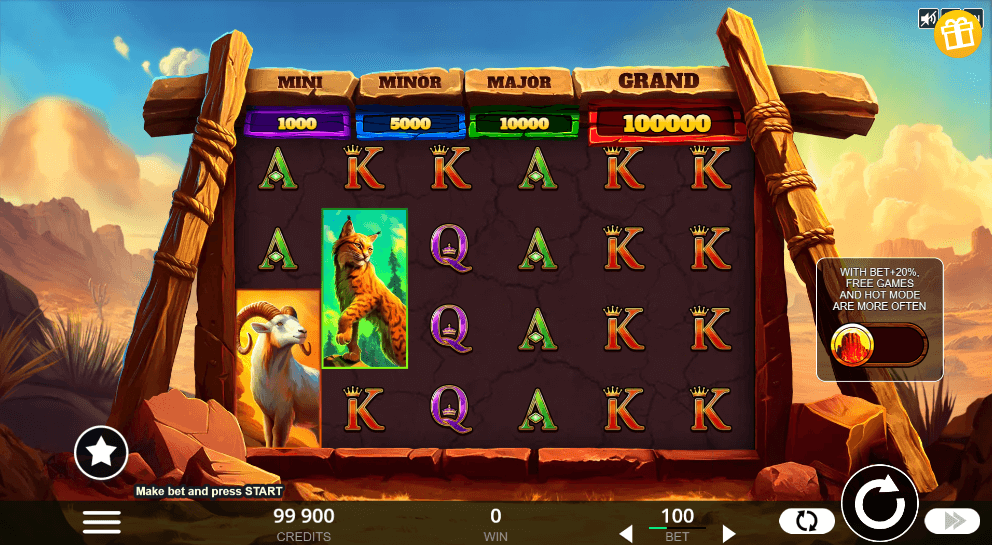The height and width of the screenshot is (545, 992).
Task: Decrease the bet with the left arrow
Action: tap(626, 534)
